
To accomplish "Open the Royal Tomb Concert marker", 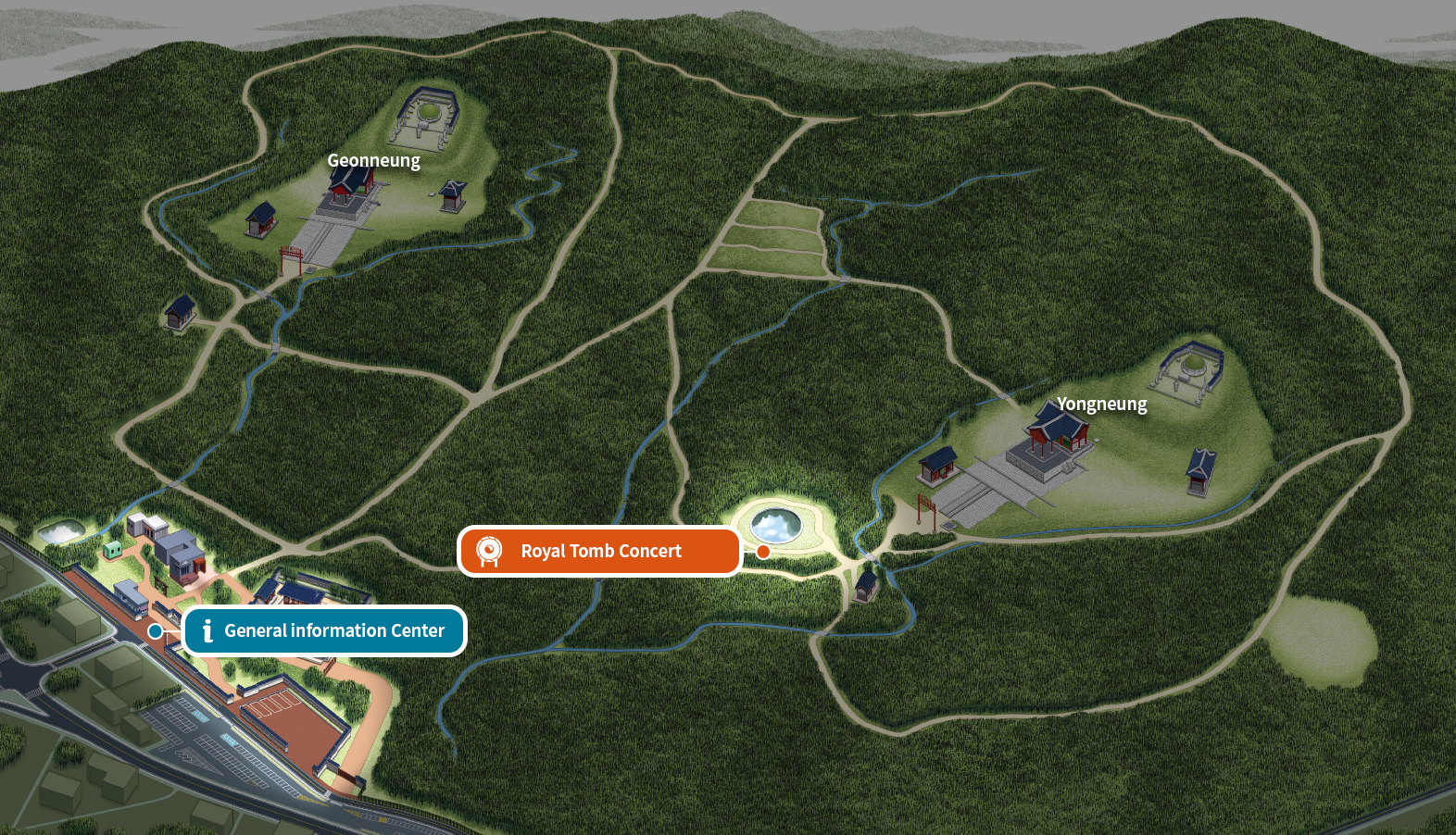I will pos(600,552).
